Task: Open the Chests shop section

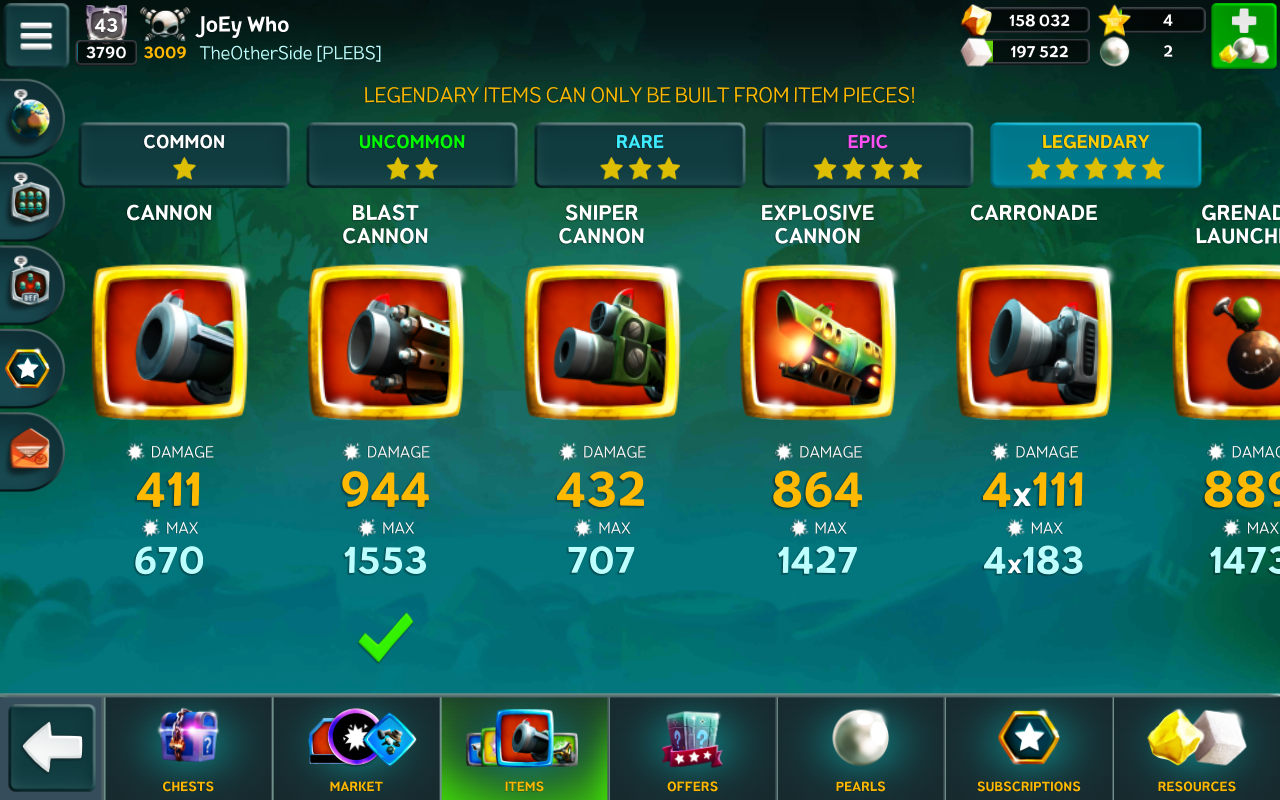Action: (188, 748)
